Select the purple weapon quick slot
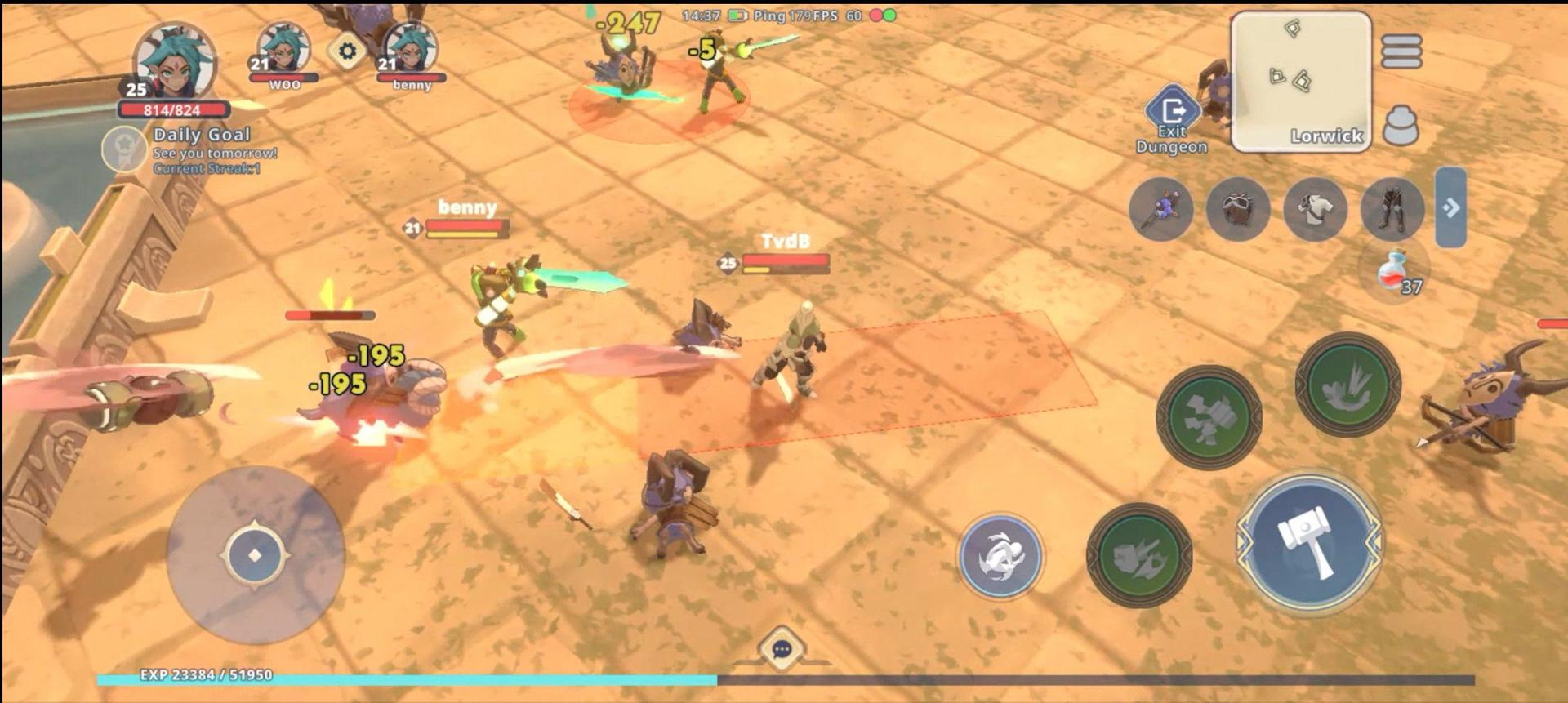The width and height of the screenshot is (1568, 703). tap(1160, 209)
